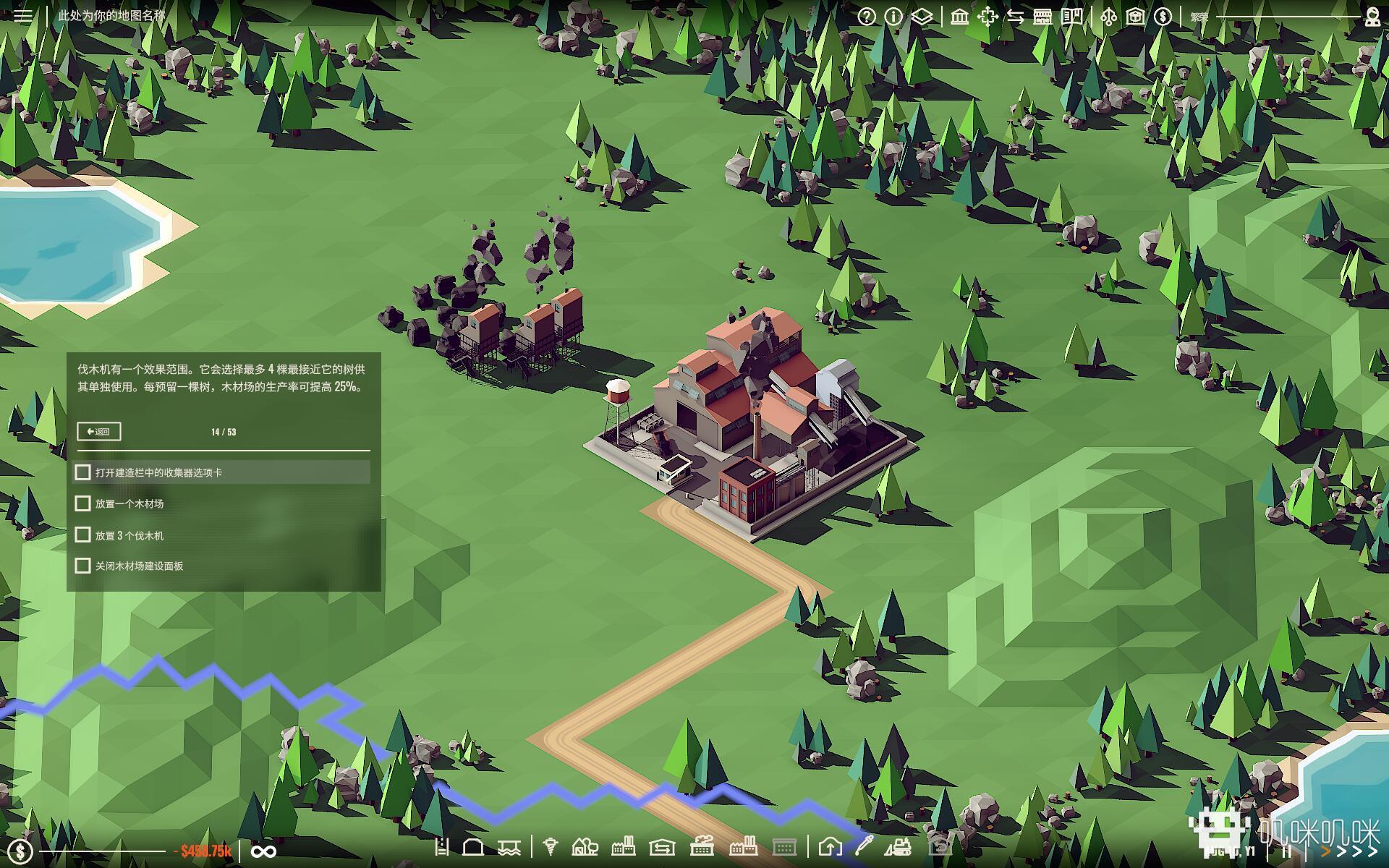
Task: Tick the 放置 3 个伐木机 objective checkbox
Action: [83, 535]
